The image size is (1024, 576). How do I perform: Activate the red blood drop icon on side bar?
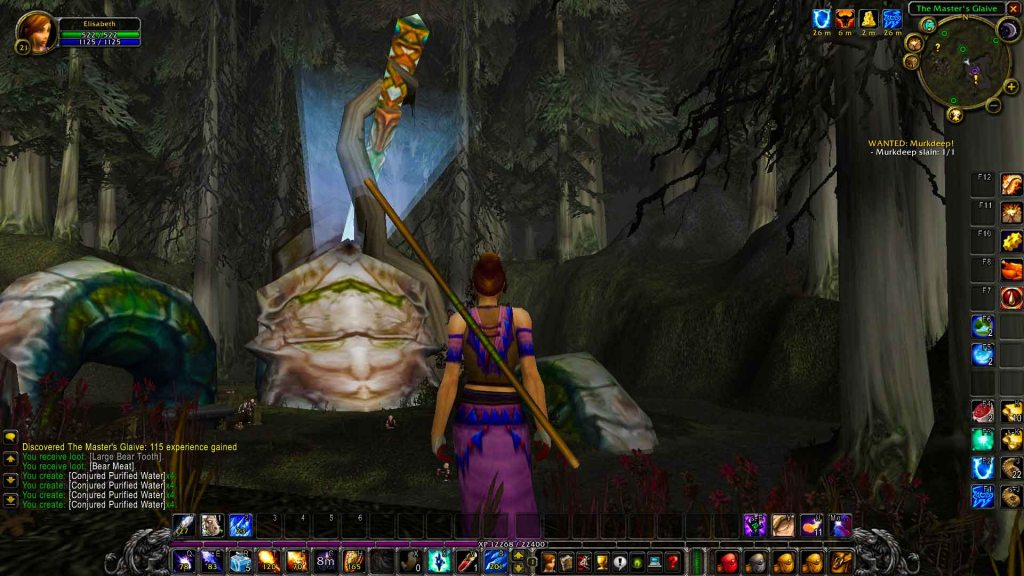point(1011,297)
